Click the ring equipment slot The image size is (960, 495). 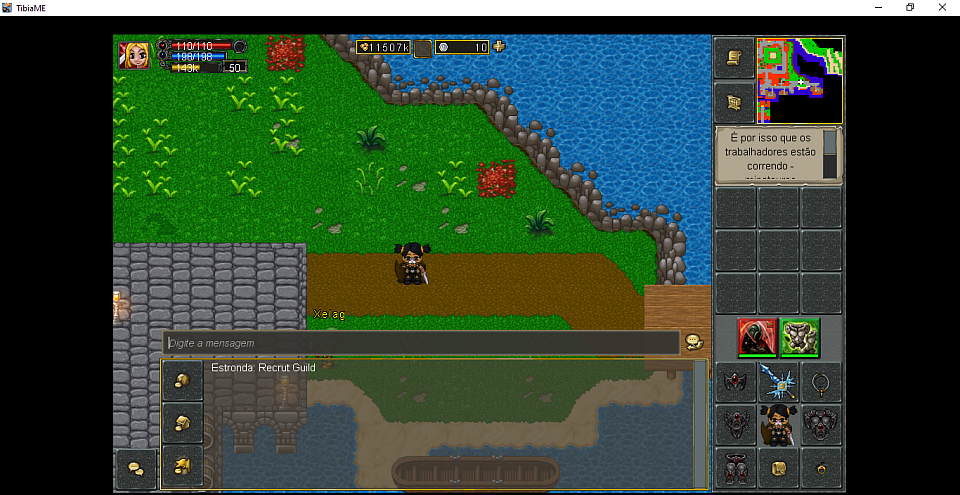[x=821, y=381]
